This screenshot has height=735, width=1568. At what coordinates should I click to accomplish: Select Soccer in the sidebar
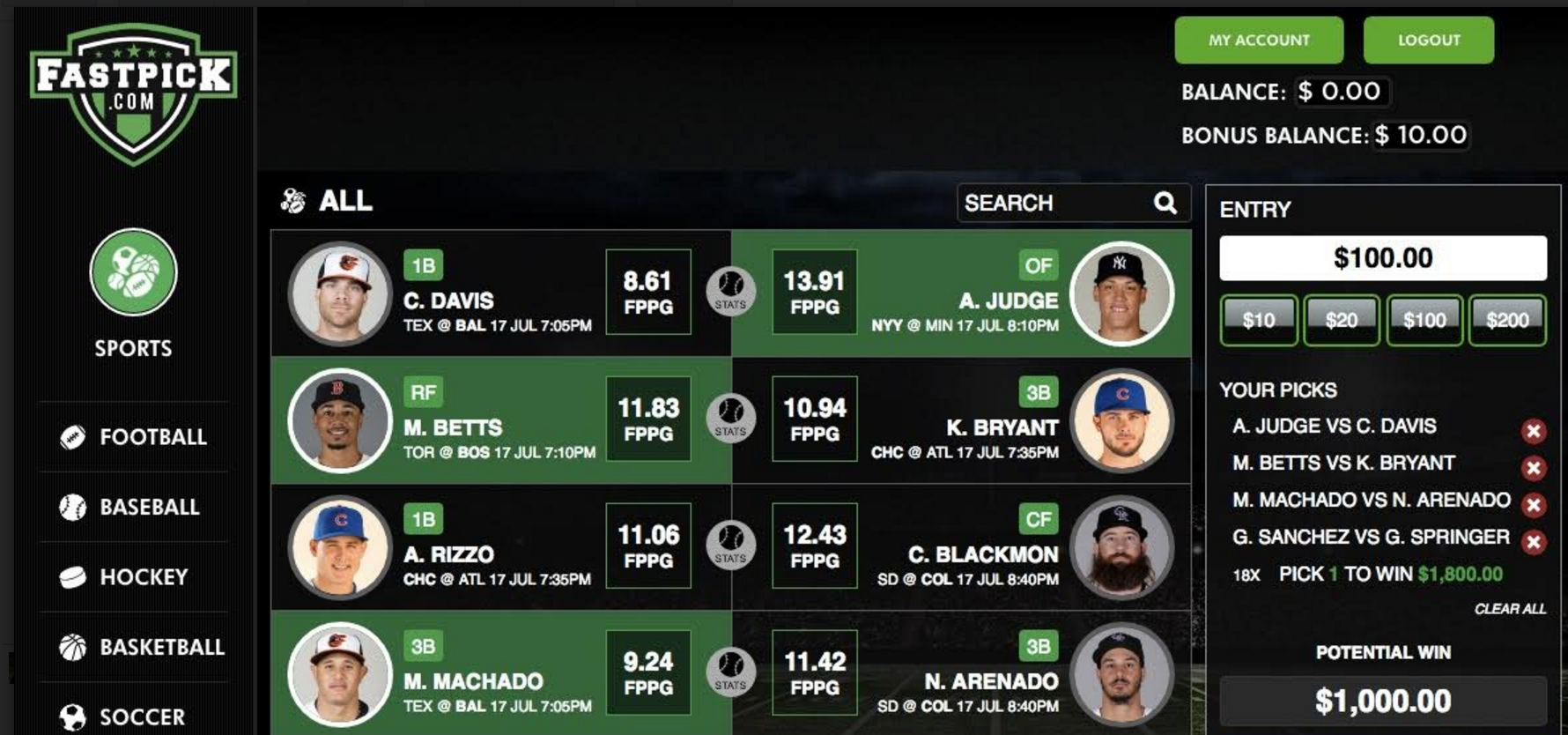(x=141, y=716)
